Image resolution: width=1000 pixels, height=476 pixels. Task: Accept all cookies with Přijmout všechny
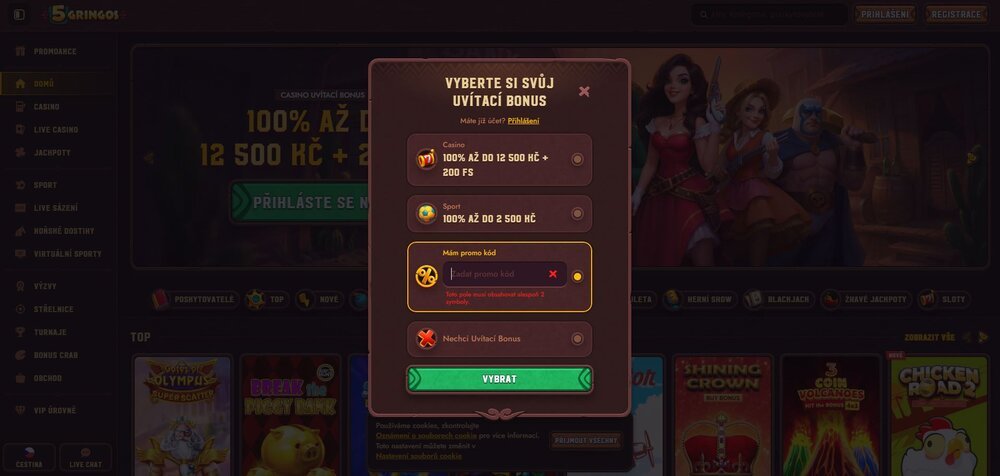click(x=585, y=440)
